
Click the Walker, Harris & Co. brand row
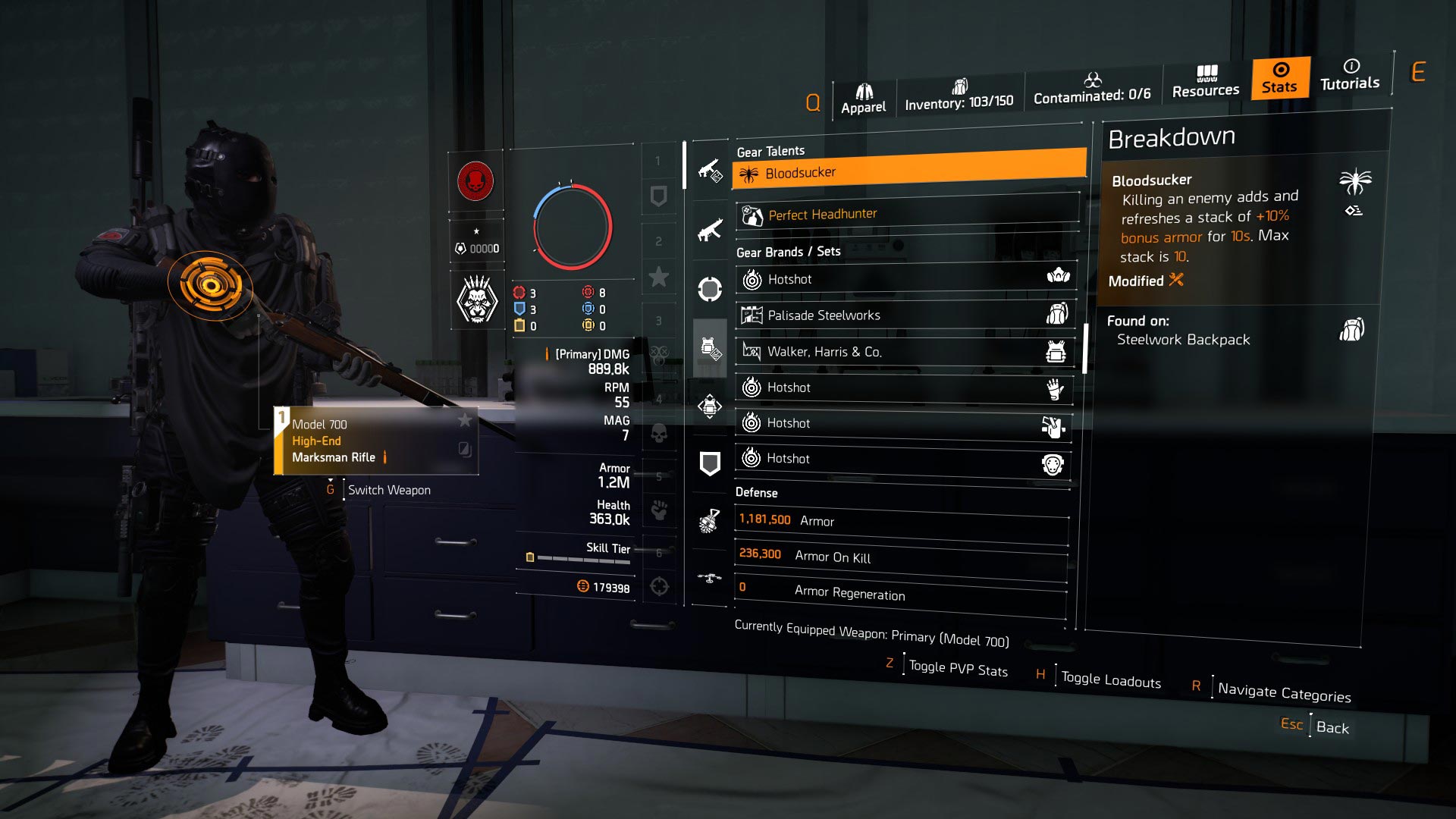(905, 351)
